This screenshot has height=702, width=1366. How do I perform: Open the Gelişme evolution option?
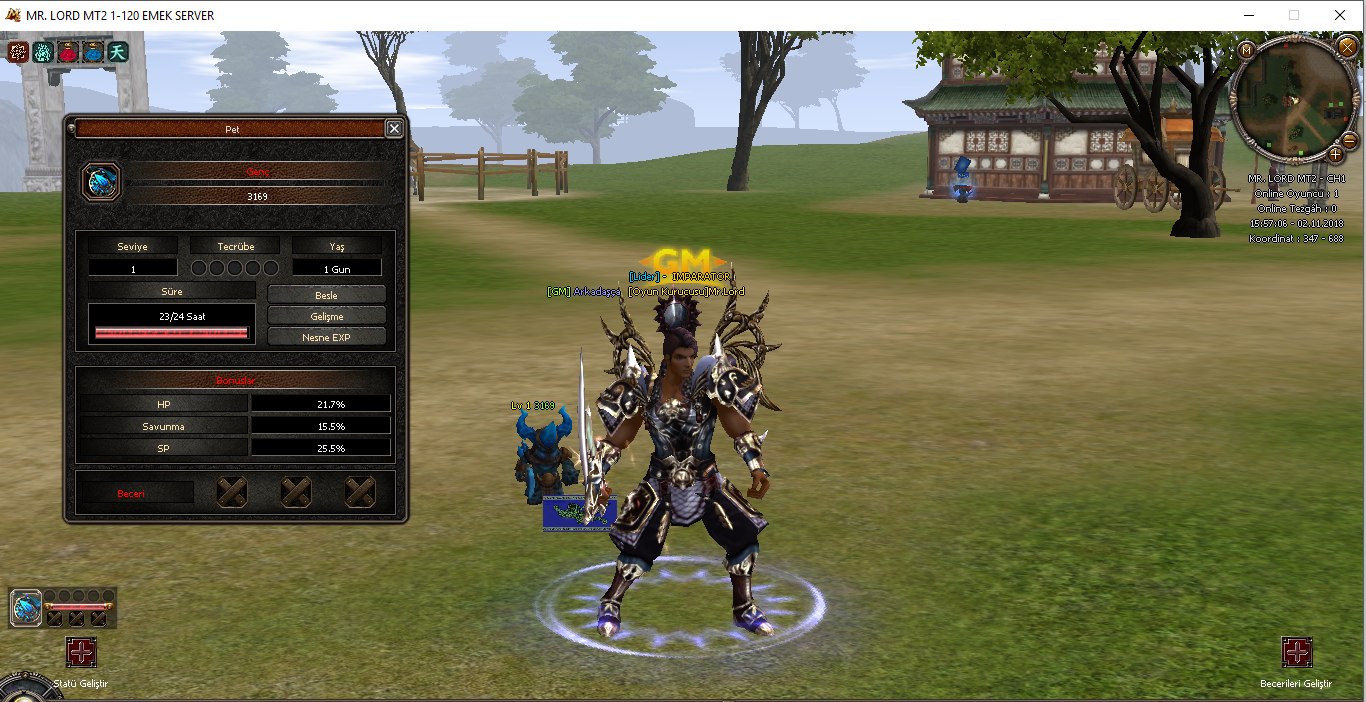click(x=326, y=316)
